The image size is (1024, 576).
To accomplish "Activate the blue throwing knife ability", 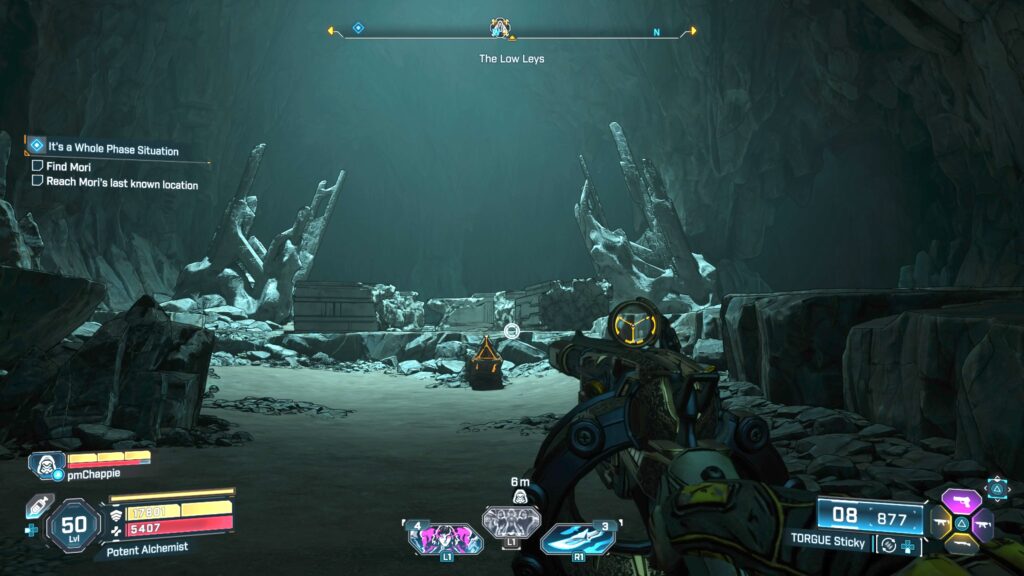I will click(x=578, y=538).
